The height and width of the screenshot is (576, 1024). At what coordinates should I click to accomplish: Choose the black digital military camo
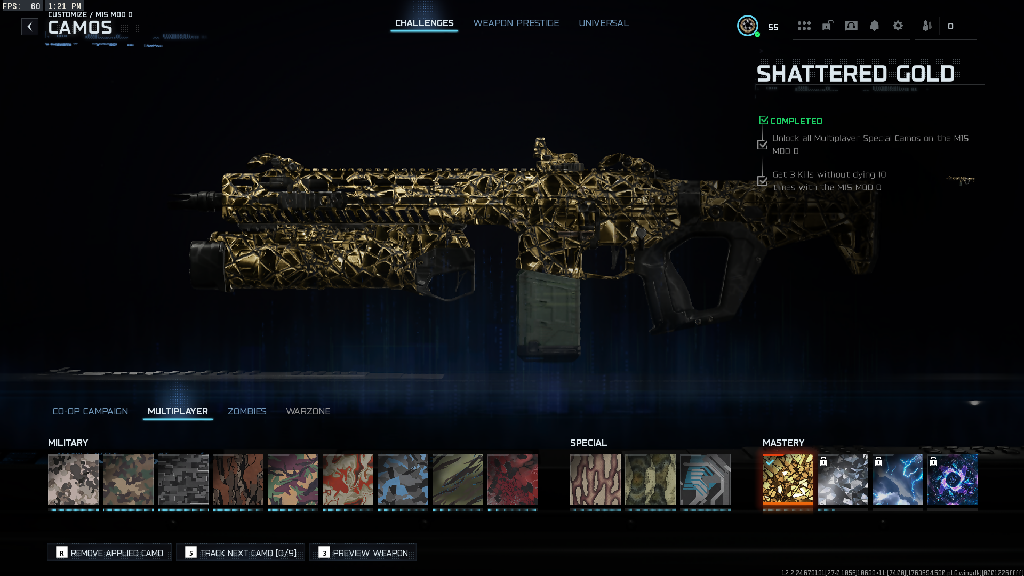pyautogui.click(x=183, y=480)
